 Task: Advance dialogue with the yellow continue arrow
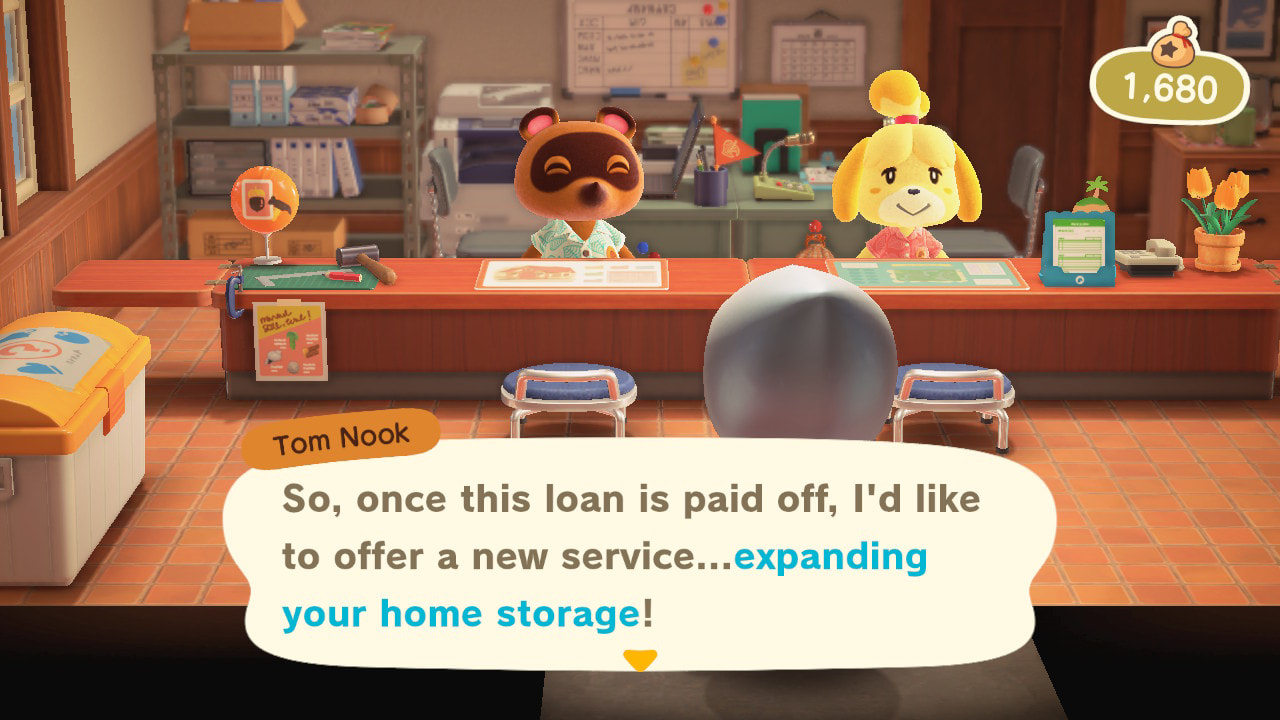640,660
